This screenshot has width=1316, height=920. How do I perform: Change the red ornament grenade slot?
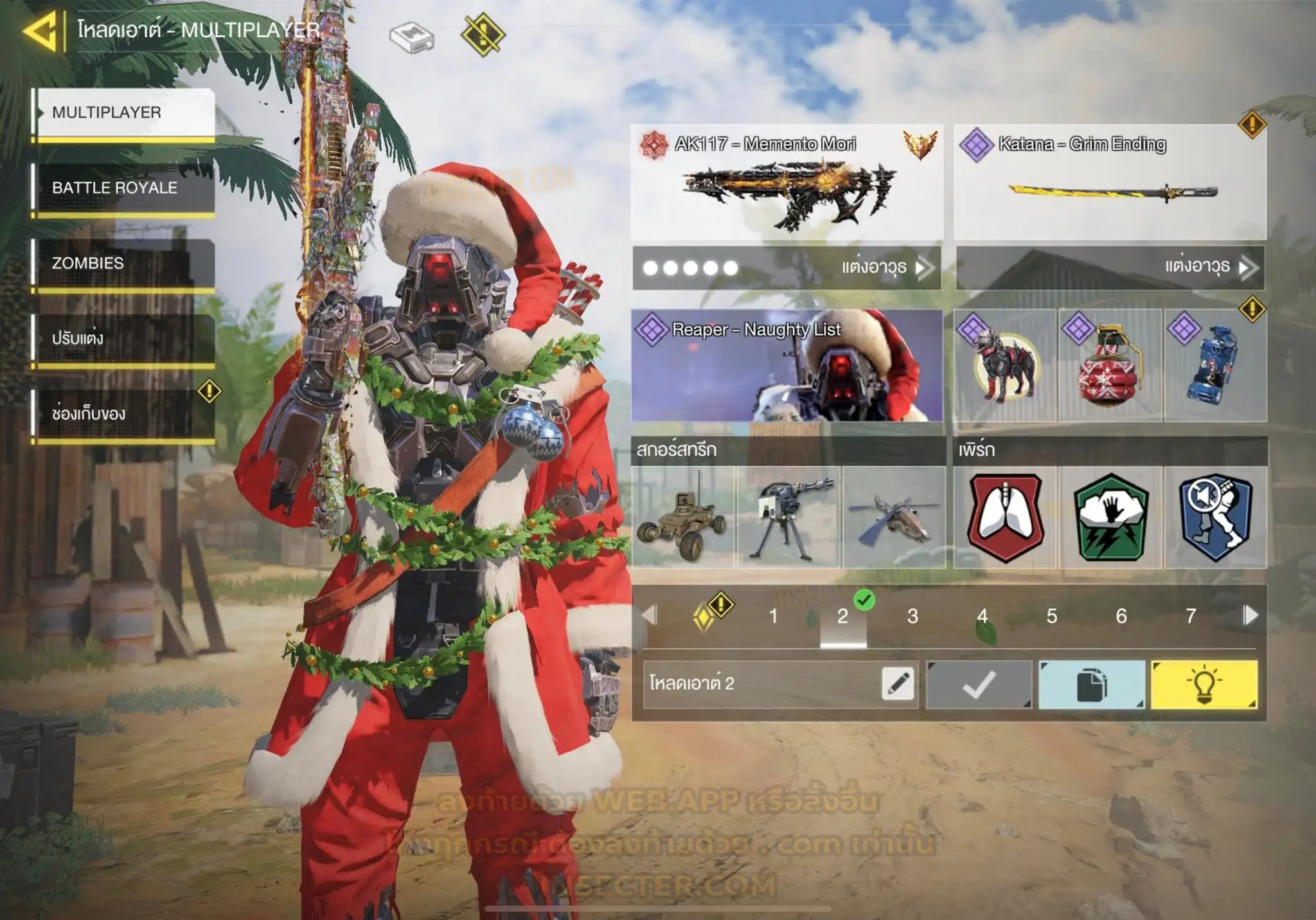pyautogui.click(x=1110, y=366)
